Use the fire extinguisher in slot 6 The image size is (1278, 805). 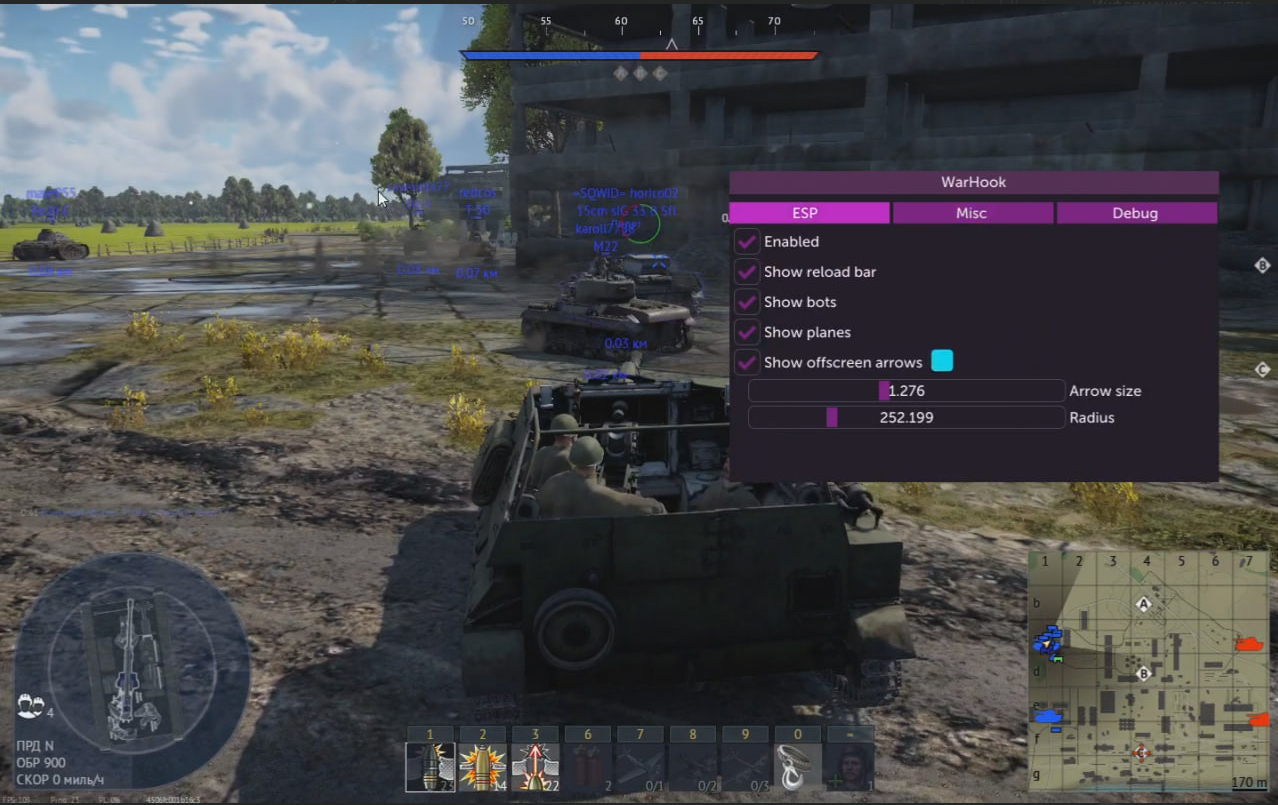point(588,767)
